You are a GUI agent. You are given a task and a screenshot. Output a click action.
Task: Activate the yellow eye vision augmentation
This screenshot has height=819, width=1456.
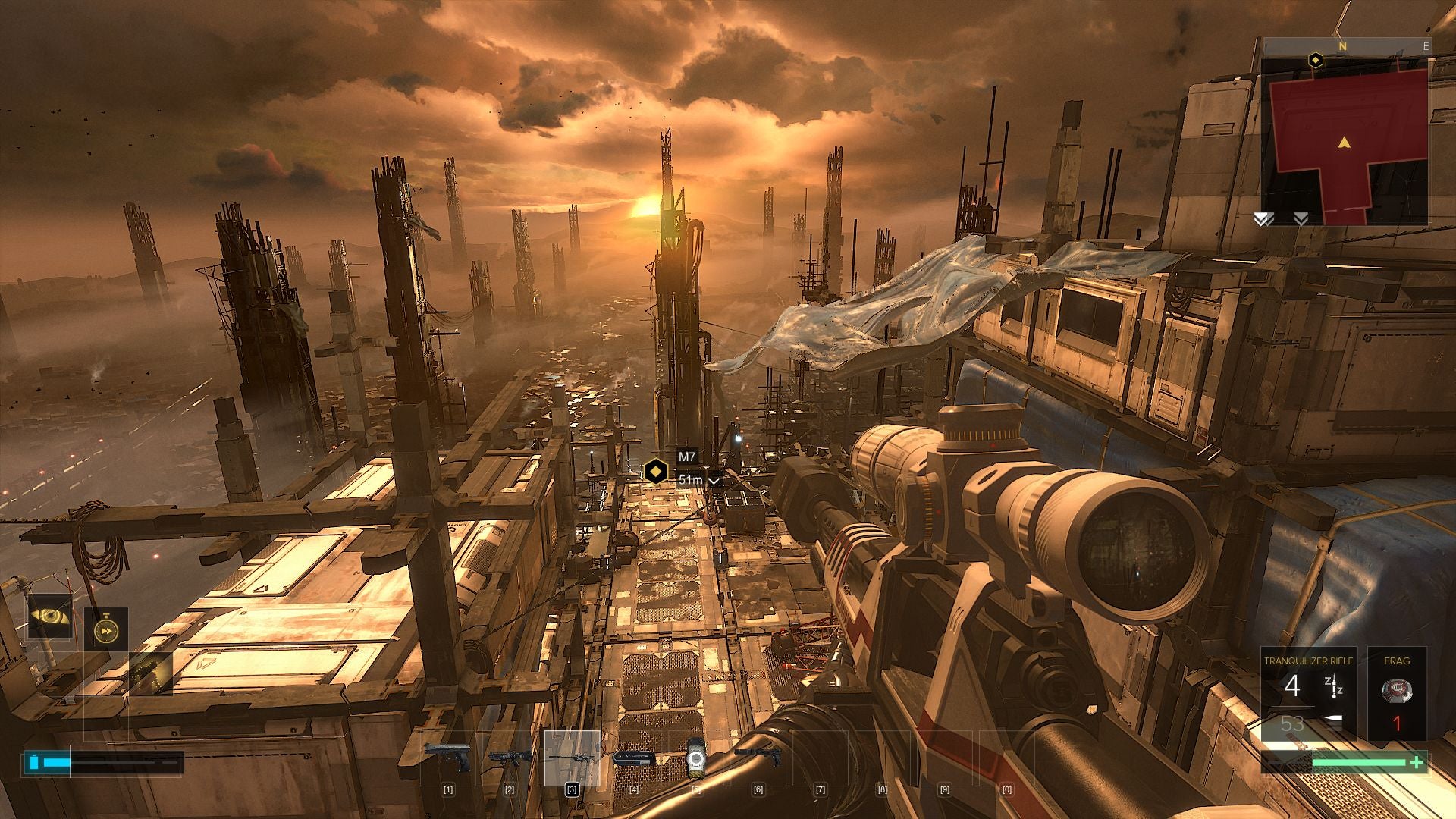point(50,617)
